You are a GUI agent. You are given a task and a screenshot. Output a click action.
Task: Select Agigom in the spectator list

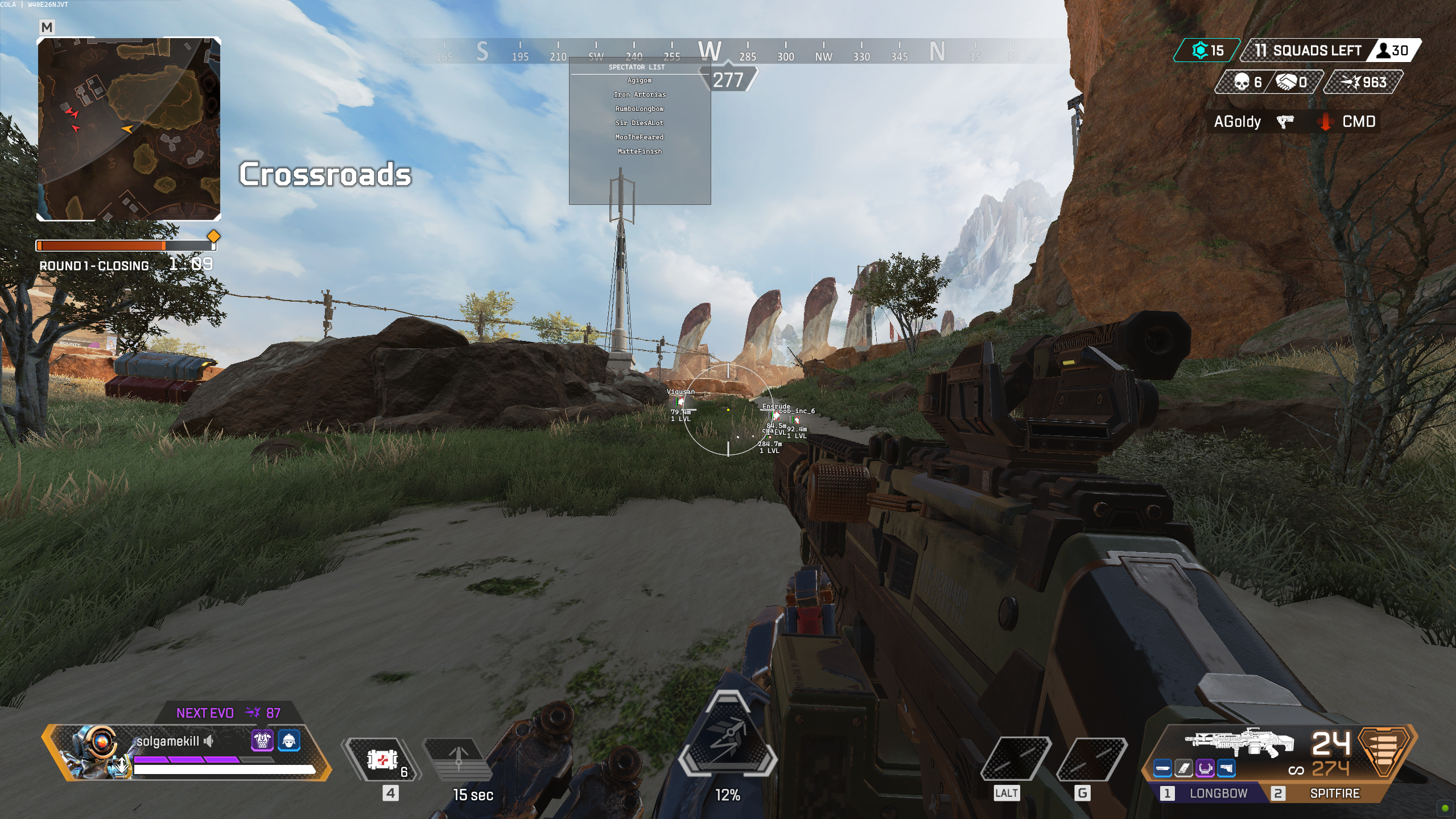point(640,81)
